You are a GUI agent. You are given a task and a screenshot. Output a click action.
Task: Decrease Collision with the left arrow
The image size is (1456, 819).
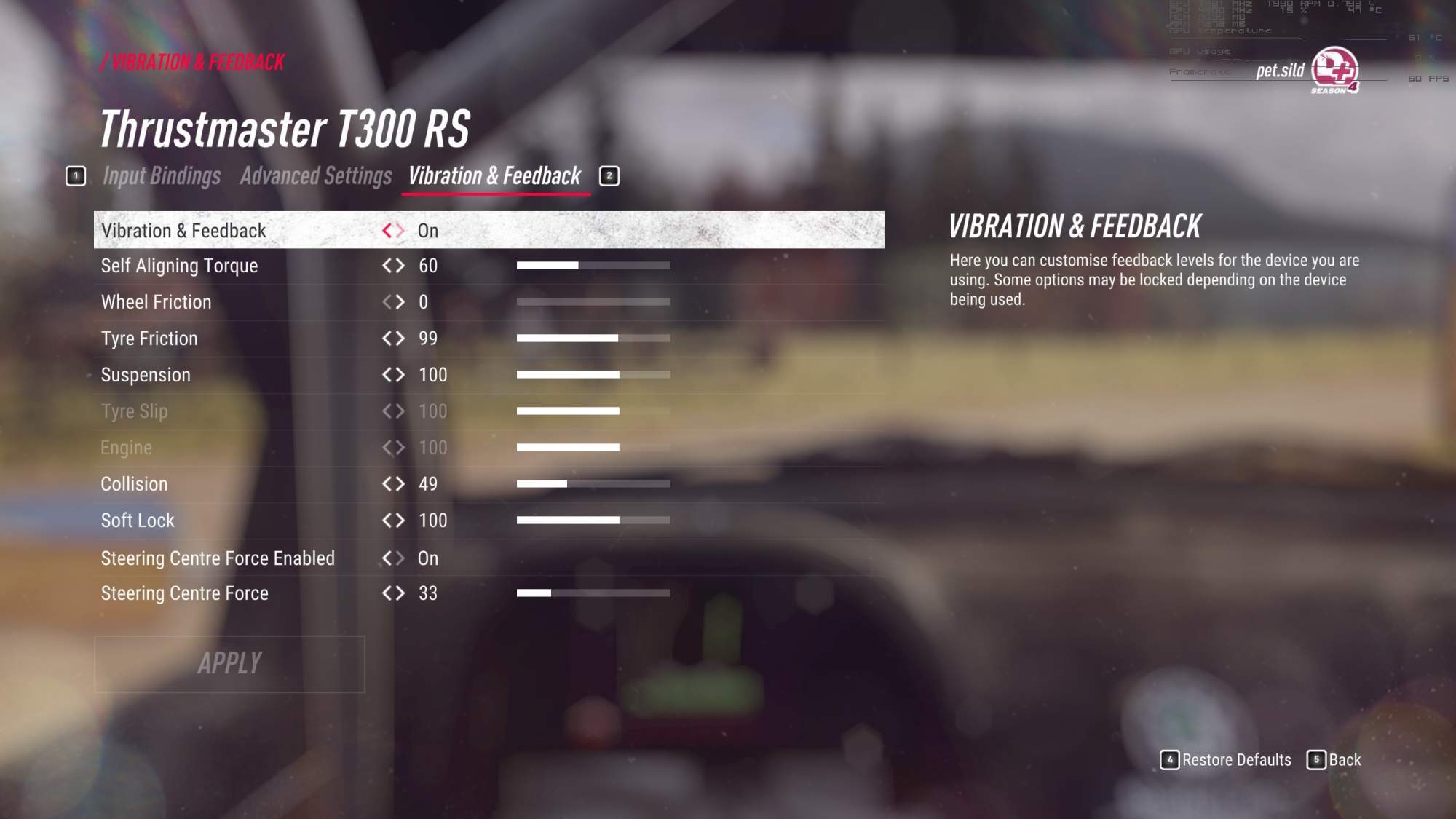pos(387,484)
